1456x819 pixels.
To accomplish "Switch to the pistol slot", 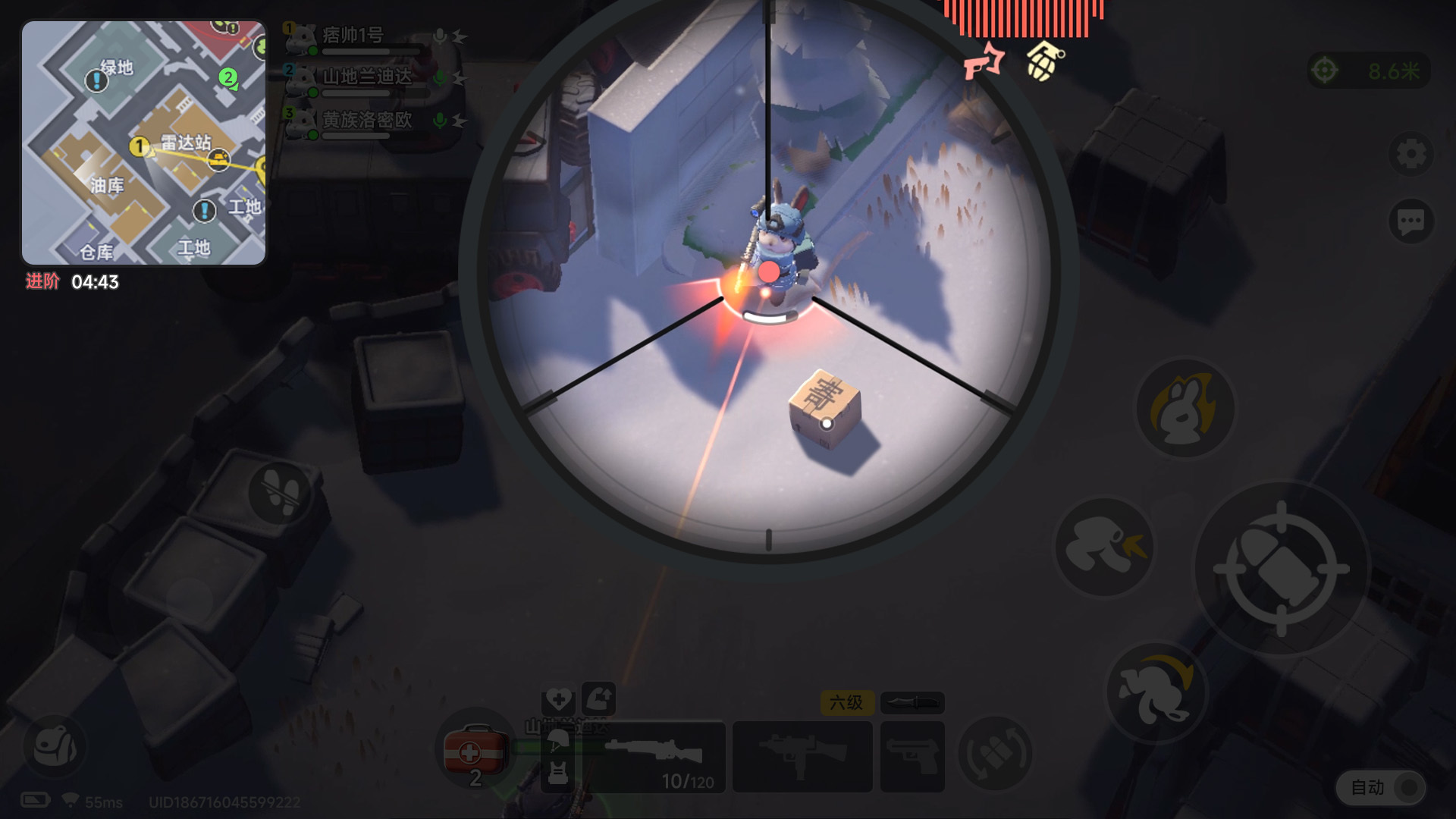I will (x=913, y=757).
